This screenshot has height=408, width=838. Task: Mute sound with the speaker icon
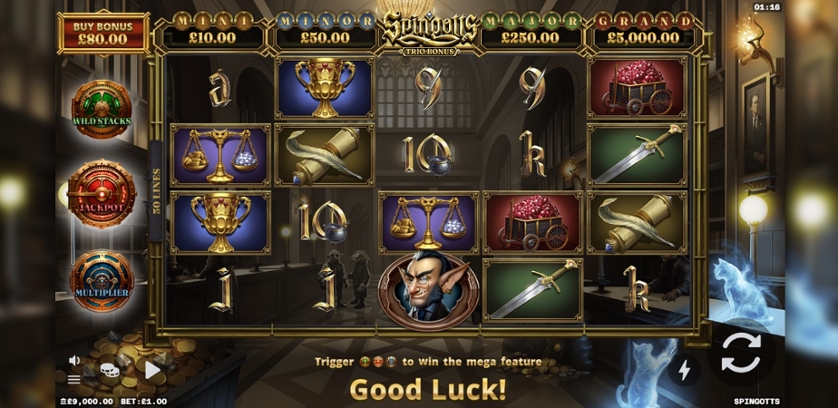[74, 360]
